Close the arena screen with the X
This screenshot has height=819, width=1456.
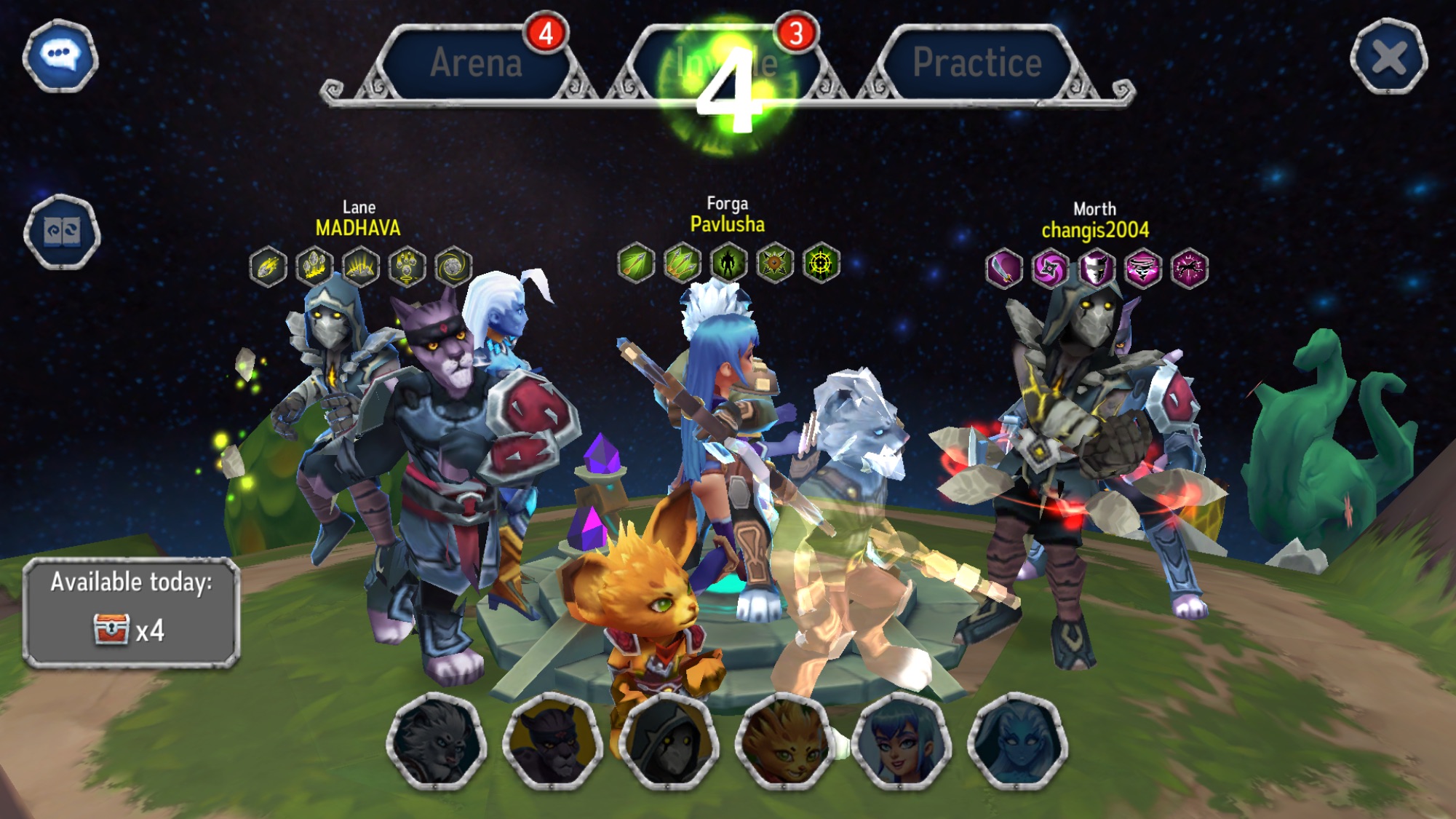coord(1388,57)
